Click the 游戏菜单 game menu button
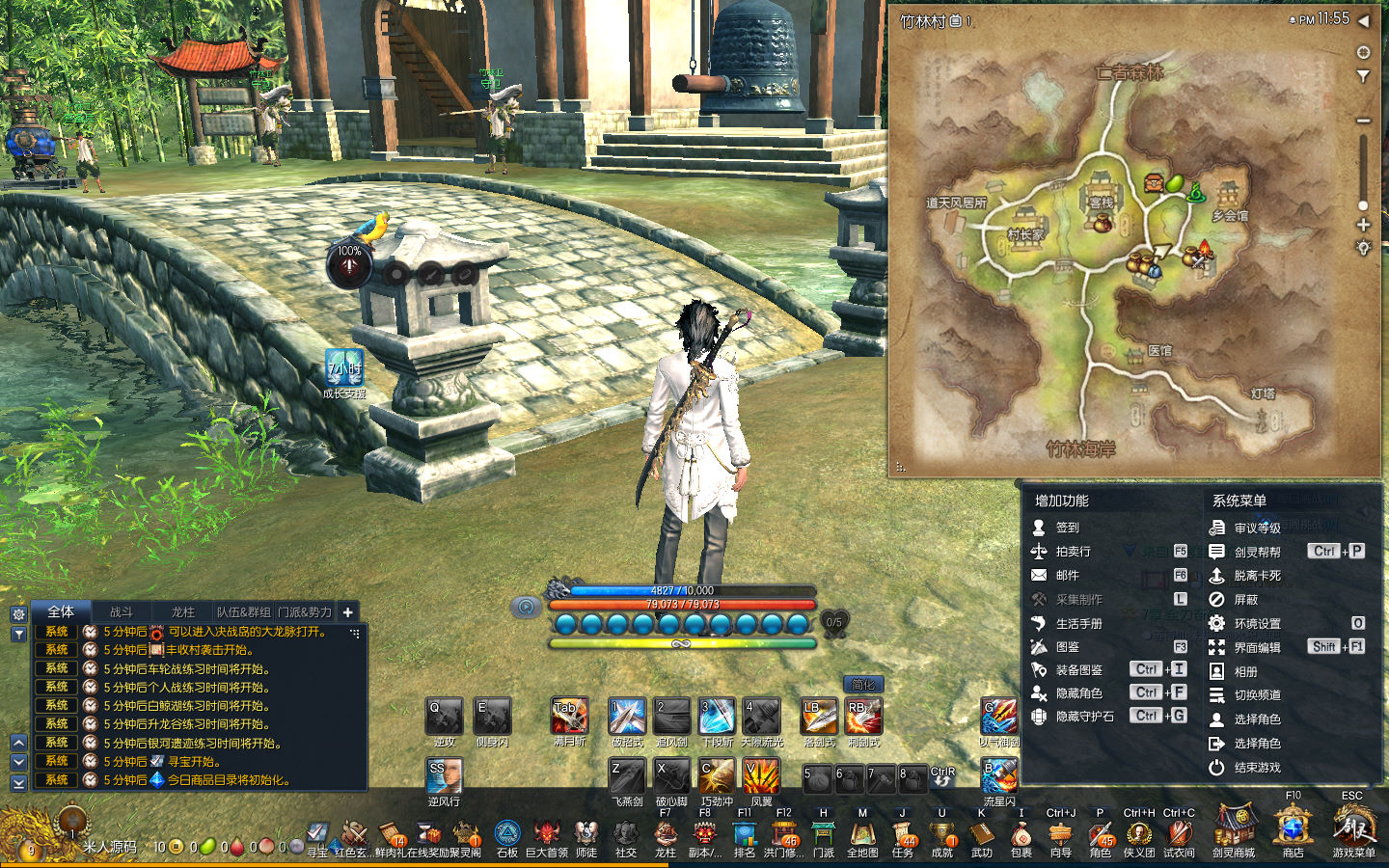Image resolution: width=1389 pixels, height=868 pixels. pyautogui.click(x=1353, y=831)
